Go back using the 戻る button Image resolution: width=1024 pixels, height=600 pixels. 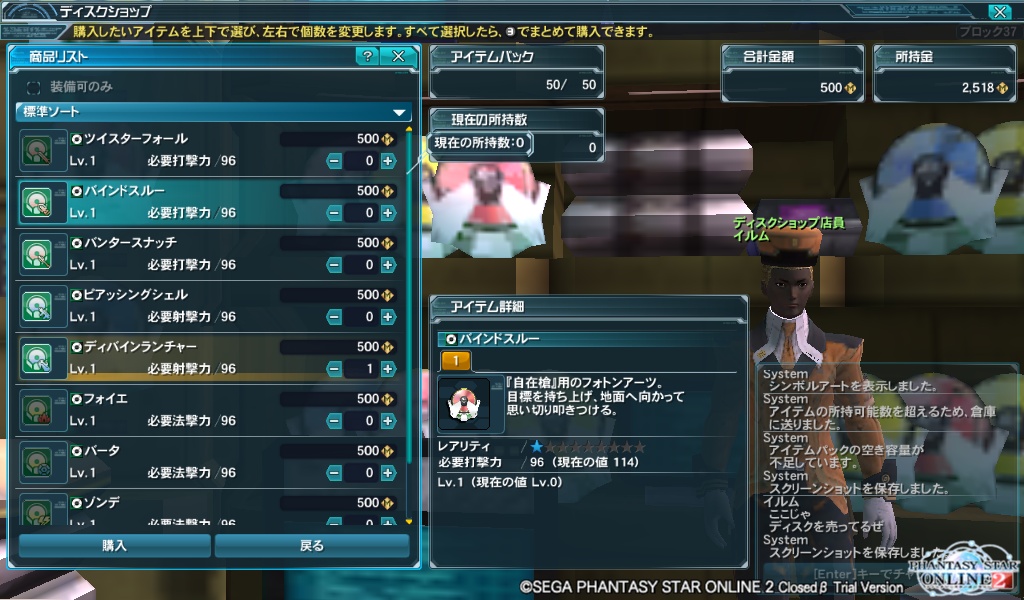[312, 546]
